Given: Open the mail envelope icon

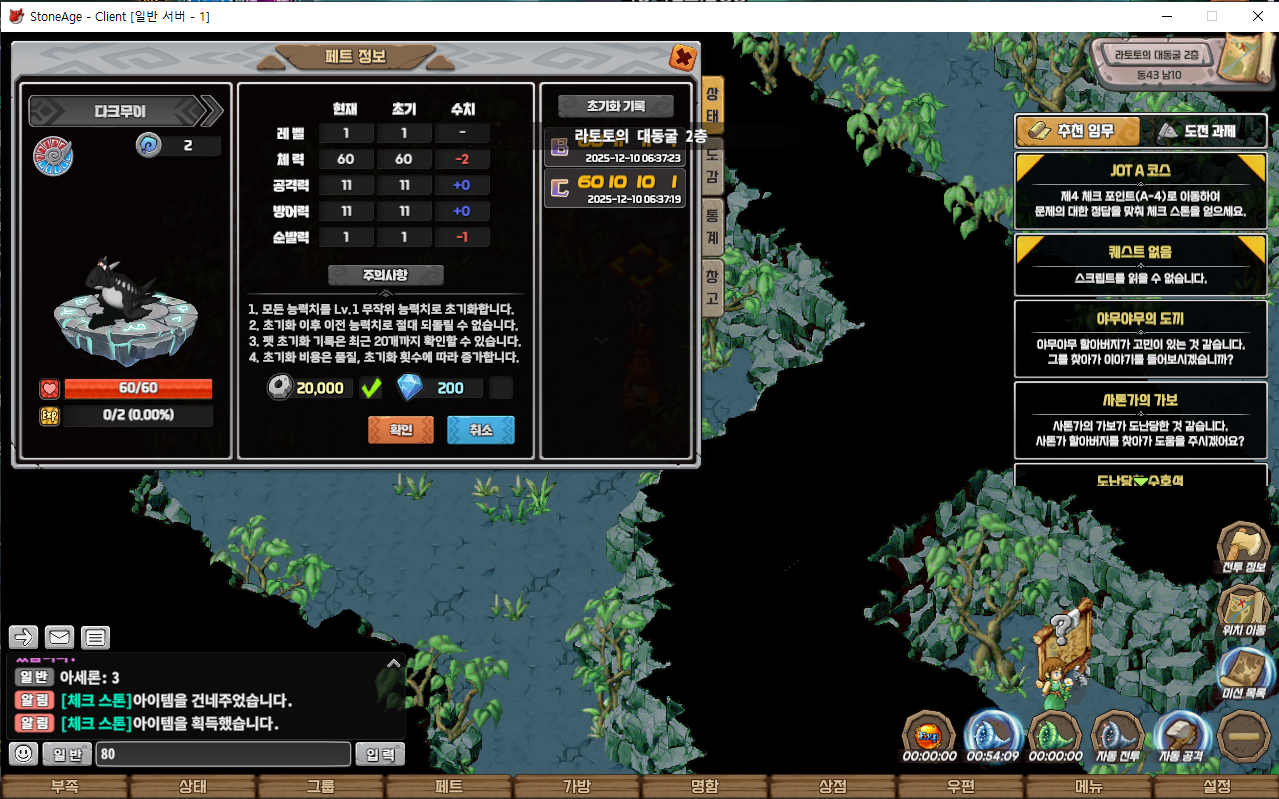Looking at the screenshot, I should 60,637.
